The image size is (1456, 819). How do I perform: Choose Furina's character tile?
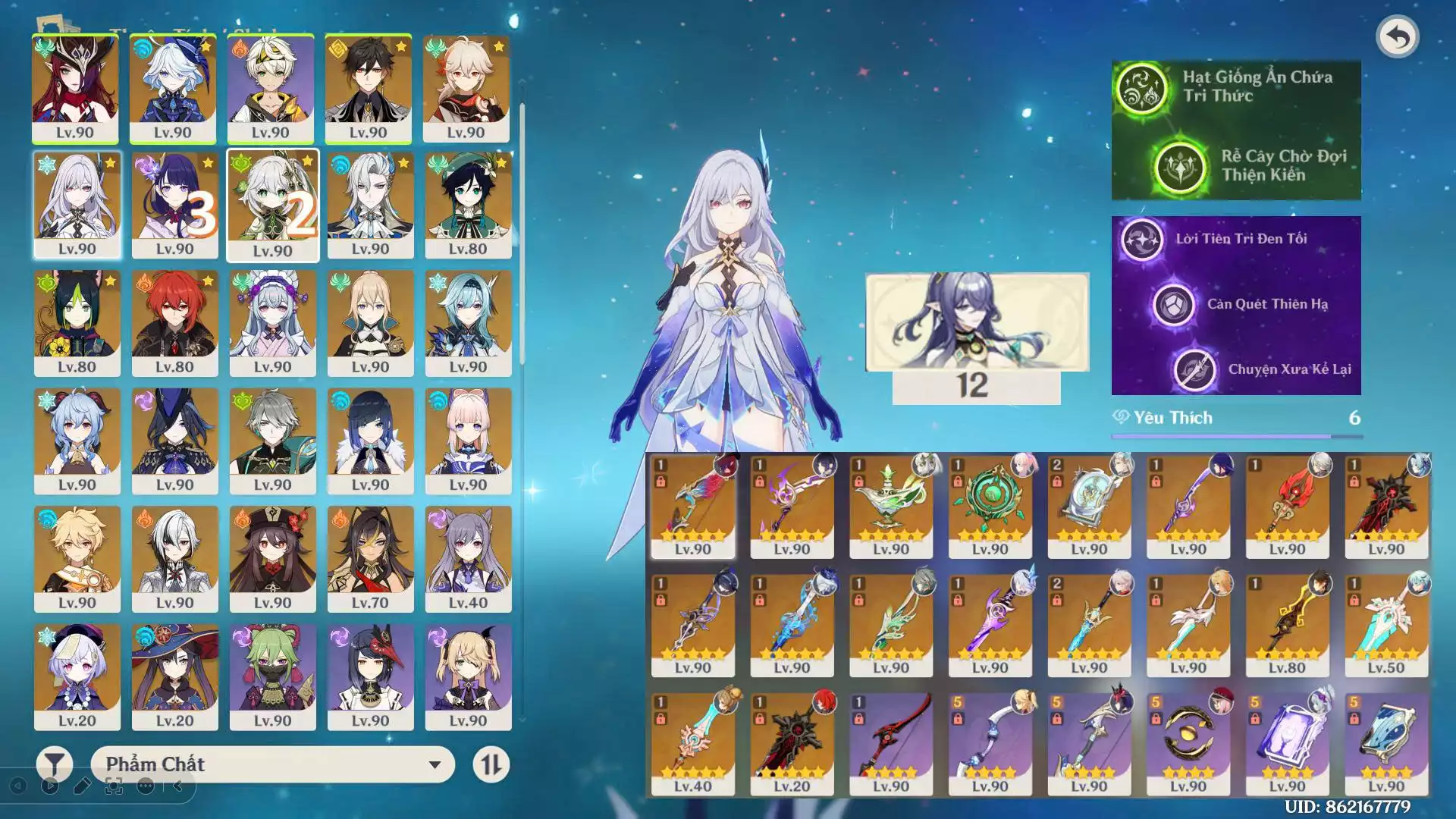tap(173, 88)
